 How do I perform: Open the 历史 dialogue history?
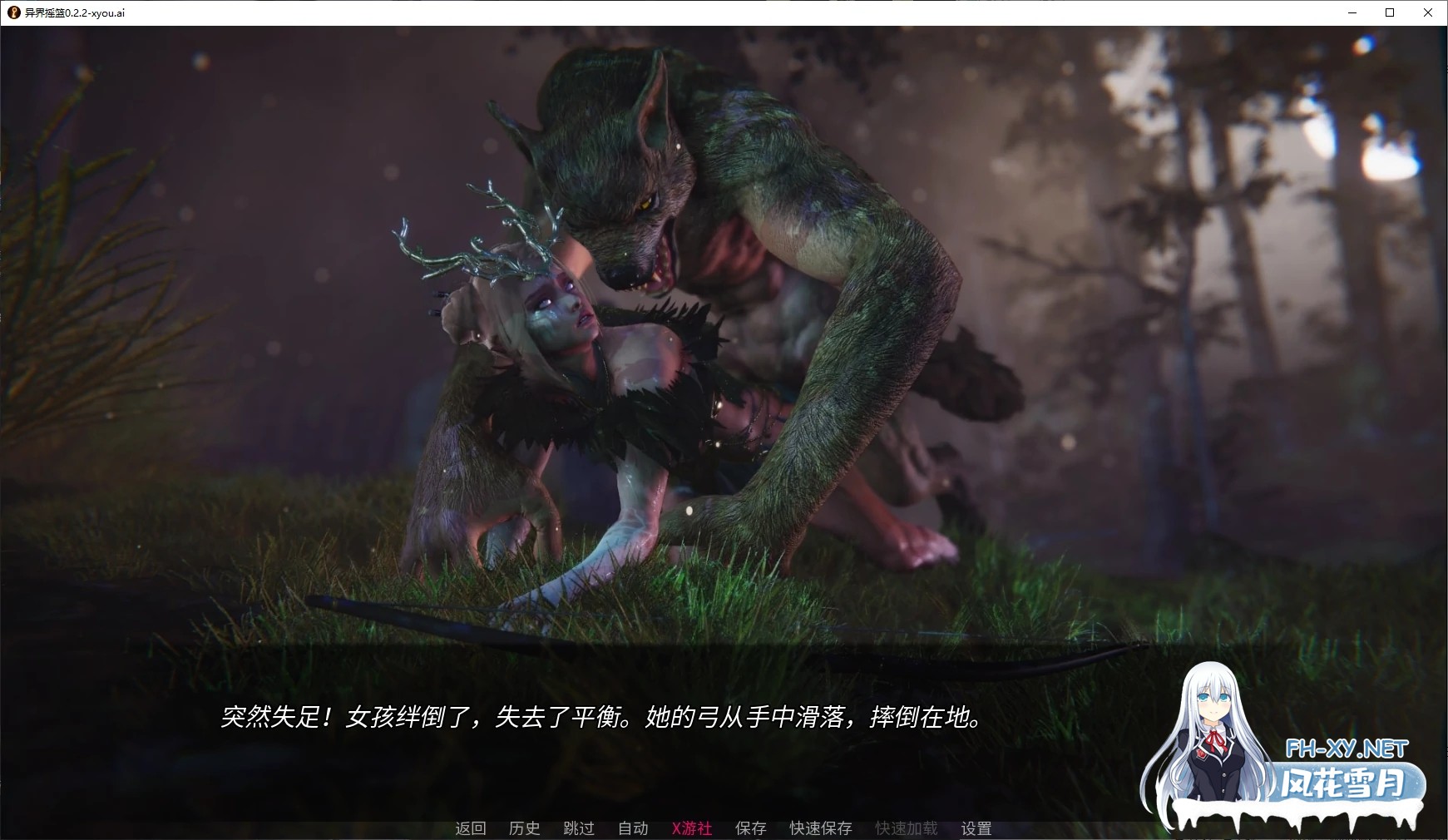(x=523, y=828)
